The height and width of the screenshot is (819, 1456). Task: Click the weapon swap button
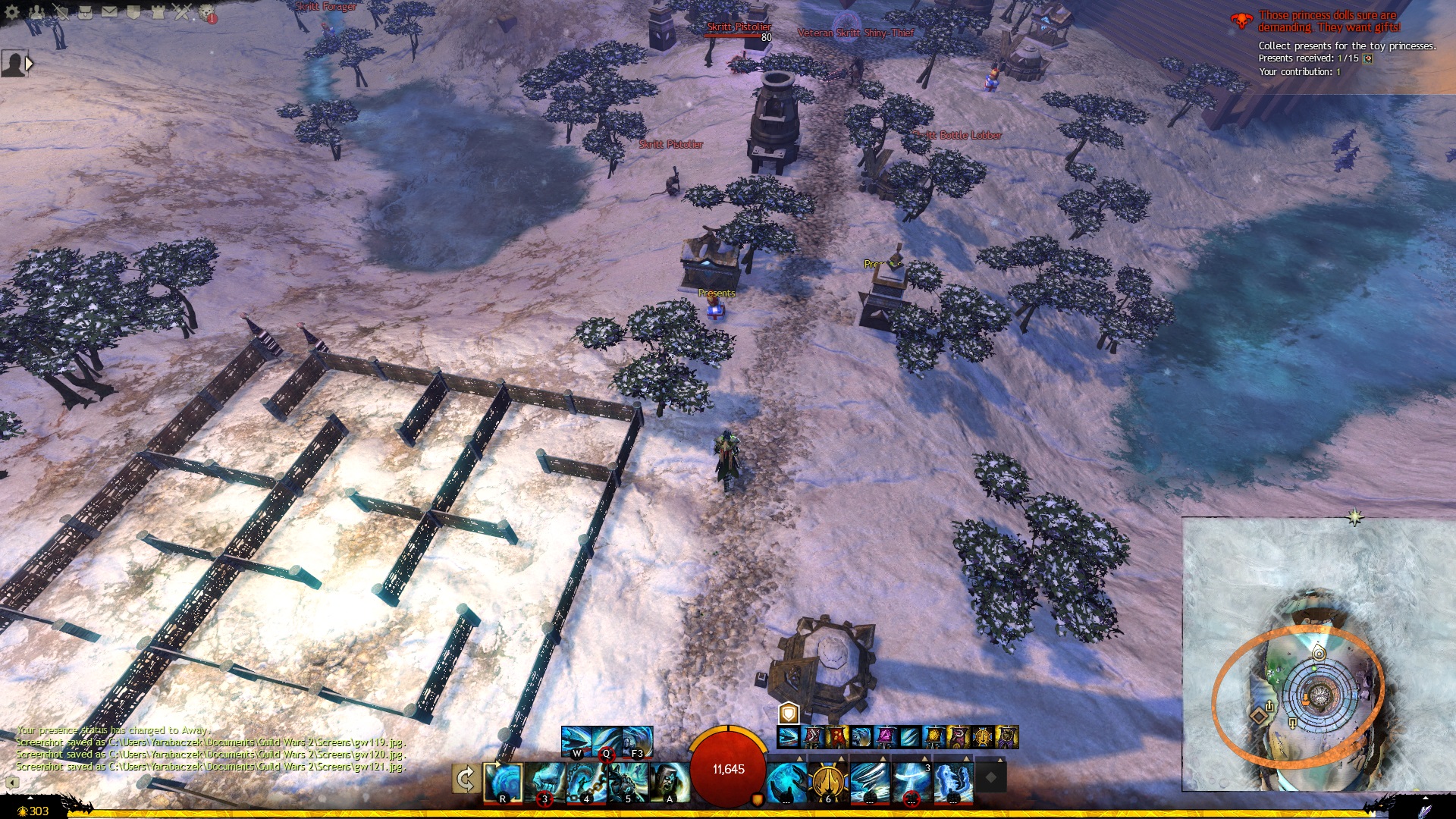[466, 779]
